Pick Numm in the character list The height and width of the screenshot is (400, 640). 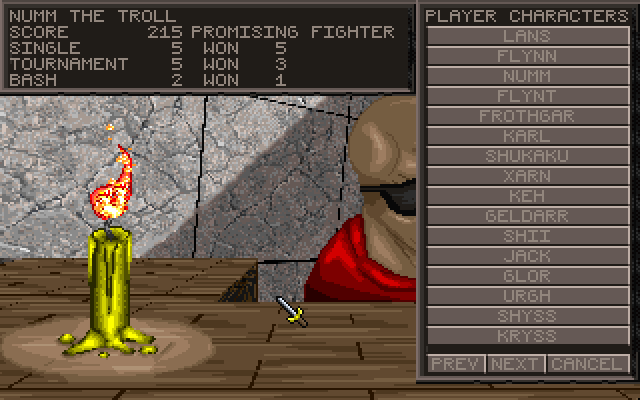coord(527,76)
